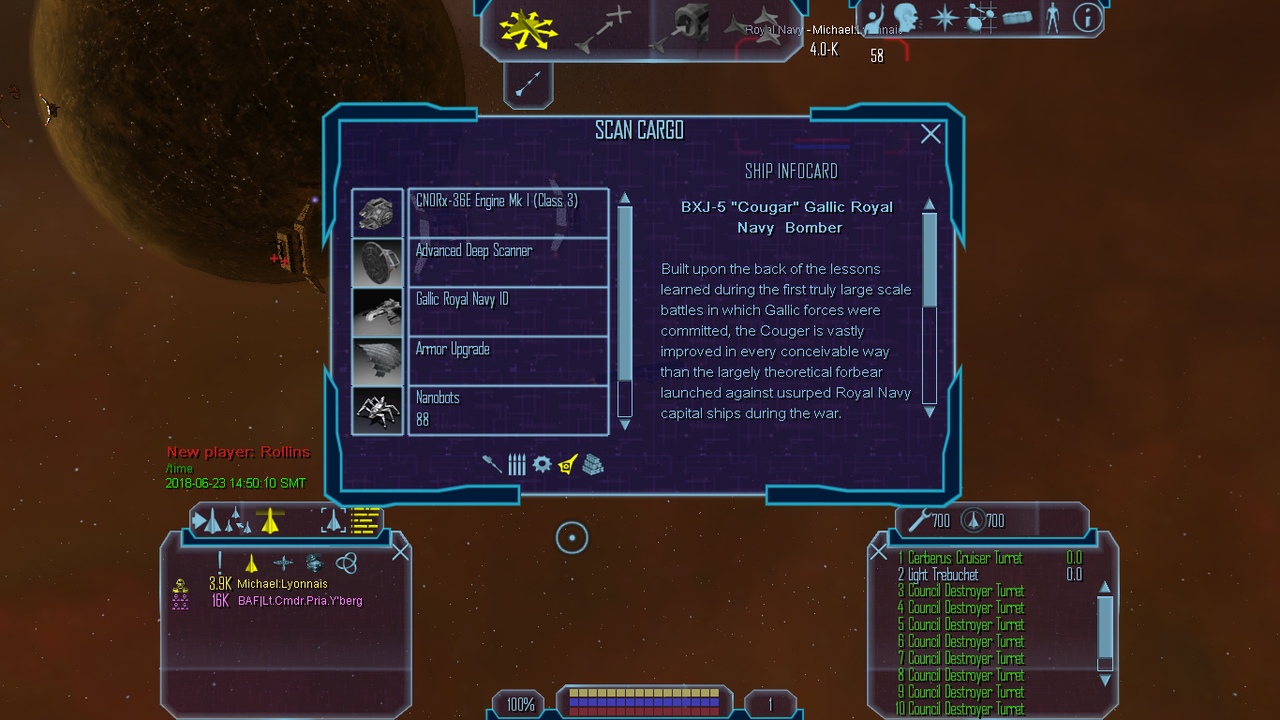The width and height of the screenshot is (1280, 720).
Task: Select BAF|Lt.Cmdr.Pria.Y'berg in contact list
Action: 299,601
